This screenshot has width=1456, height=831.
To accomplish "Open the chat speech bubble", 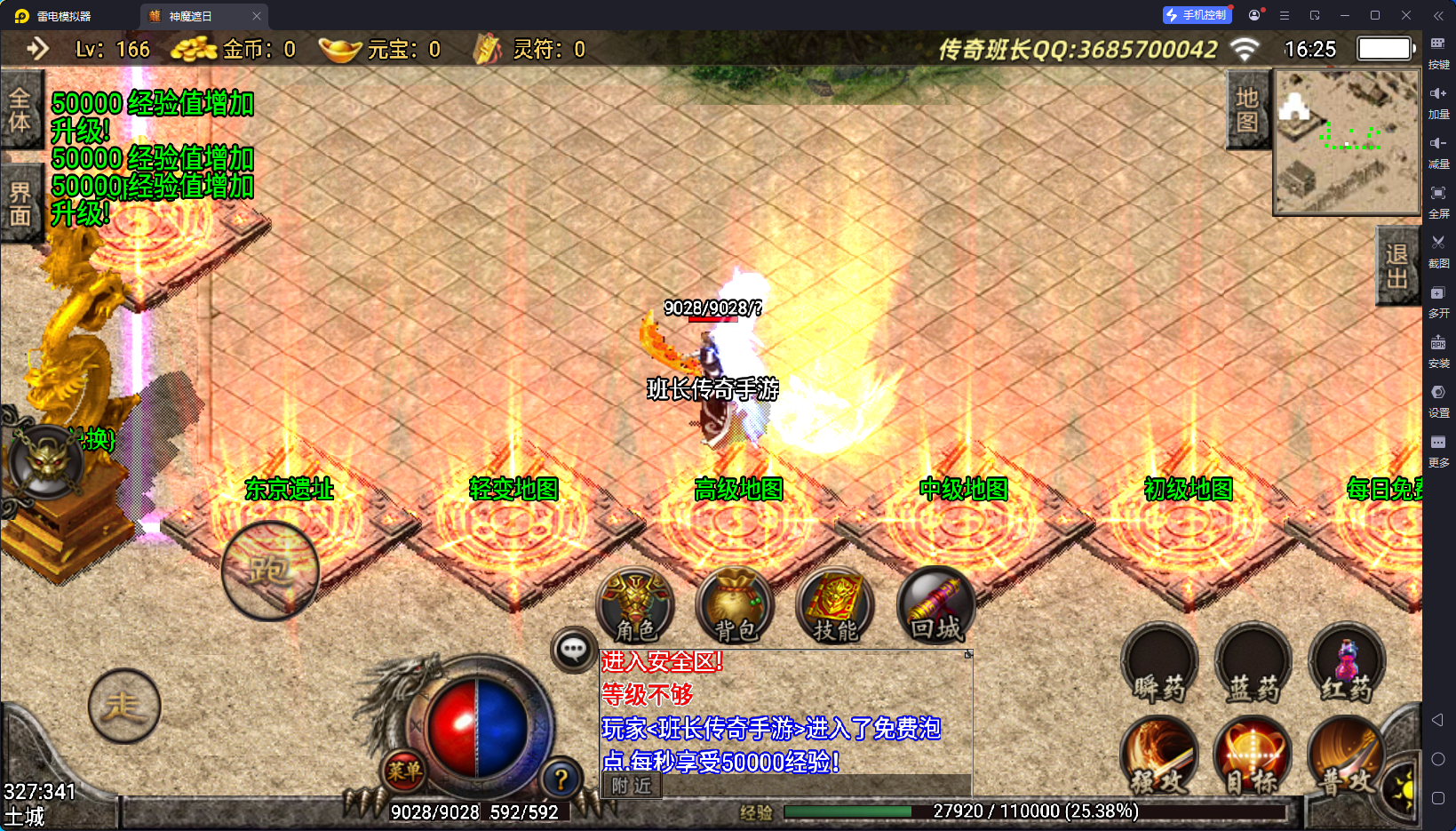I will coord(573,650).
